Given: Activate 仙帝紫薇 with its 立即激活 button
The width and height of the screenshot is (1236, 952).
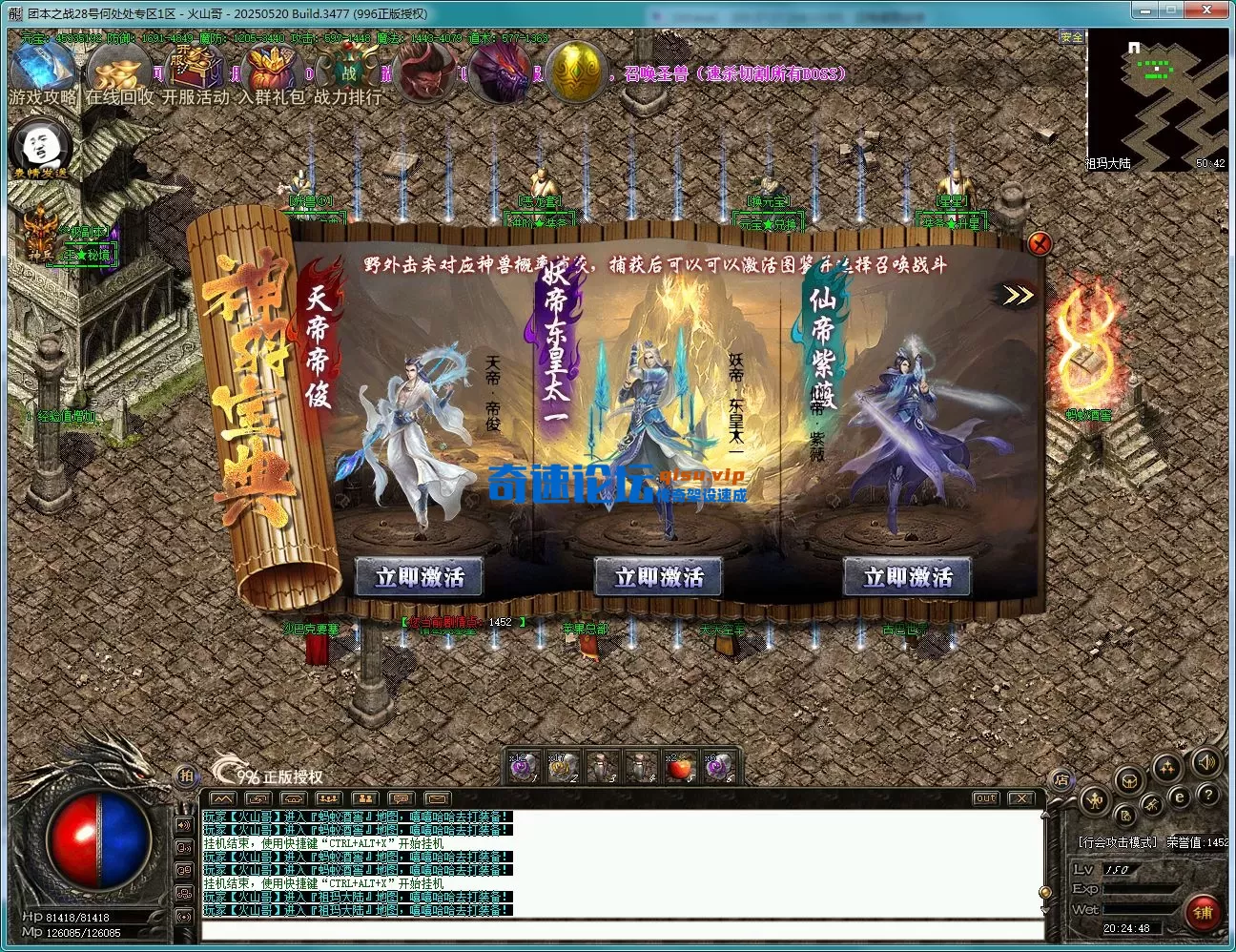Looking at the screenshot, I should coord(906,577).
